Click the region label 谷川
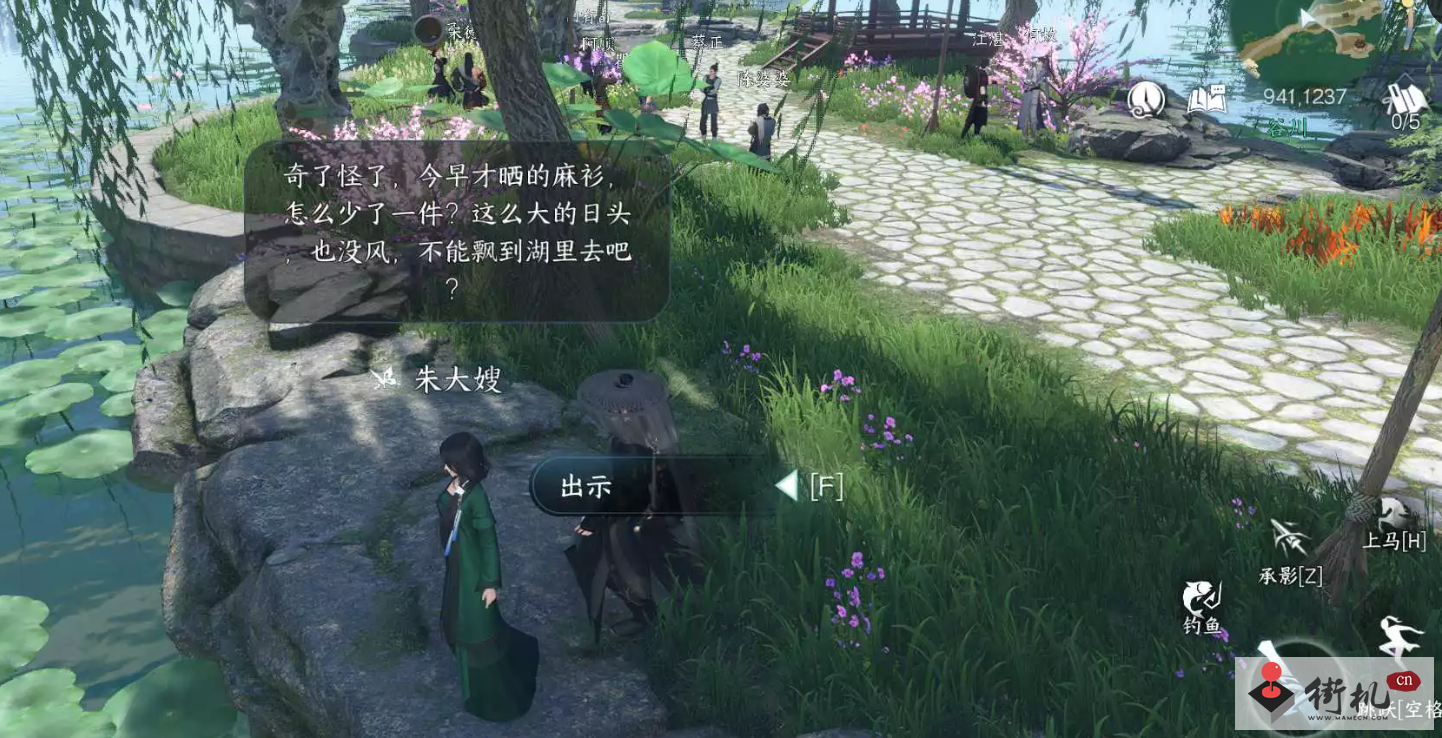Viewport: 1442px width, 738px height. pyautogui.click(x=1288, y=126)
